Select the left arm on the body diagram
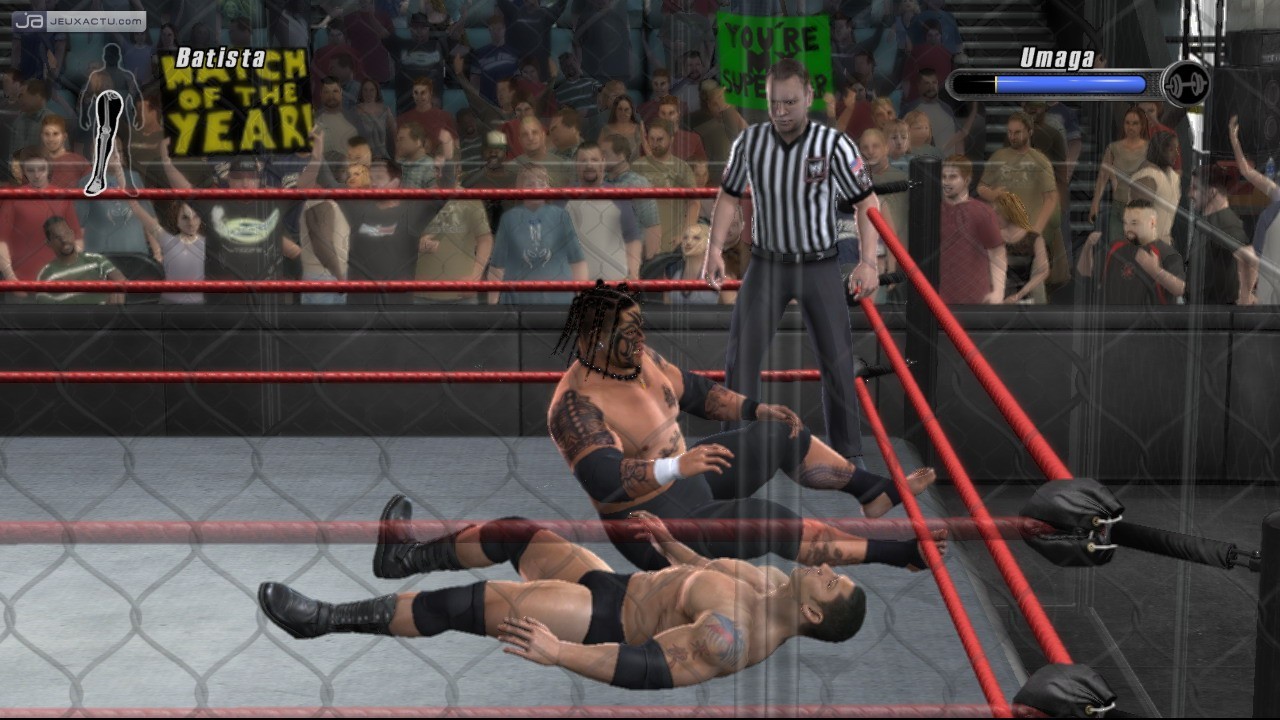Screen dimensions: 1280x720 (84, 108)
